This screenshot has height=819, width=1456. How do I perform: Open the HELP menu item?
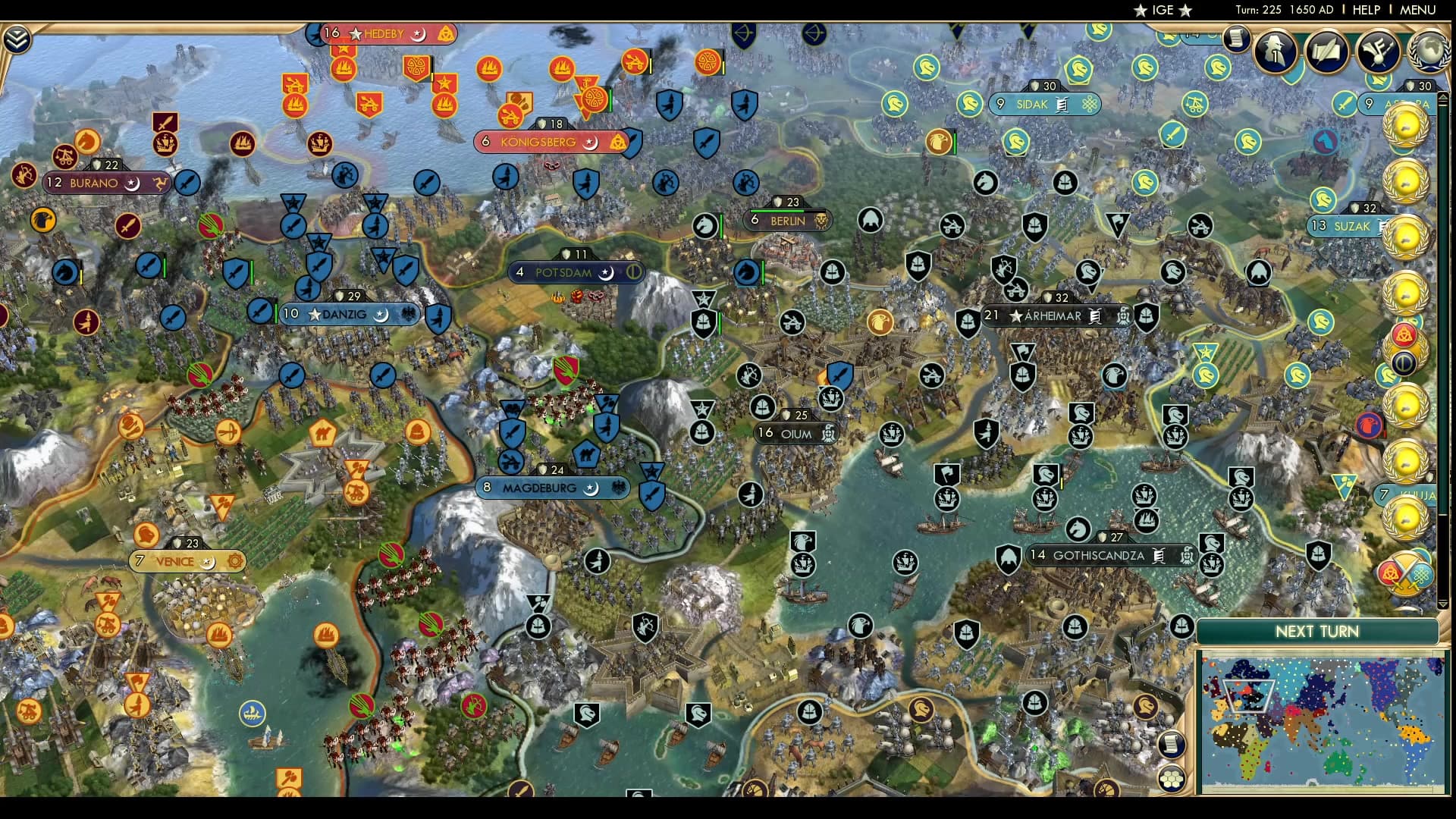point(1365,10)
